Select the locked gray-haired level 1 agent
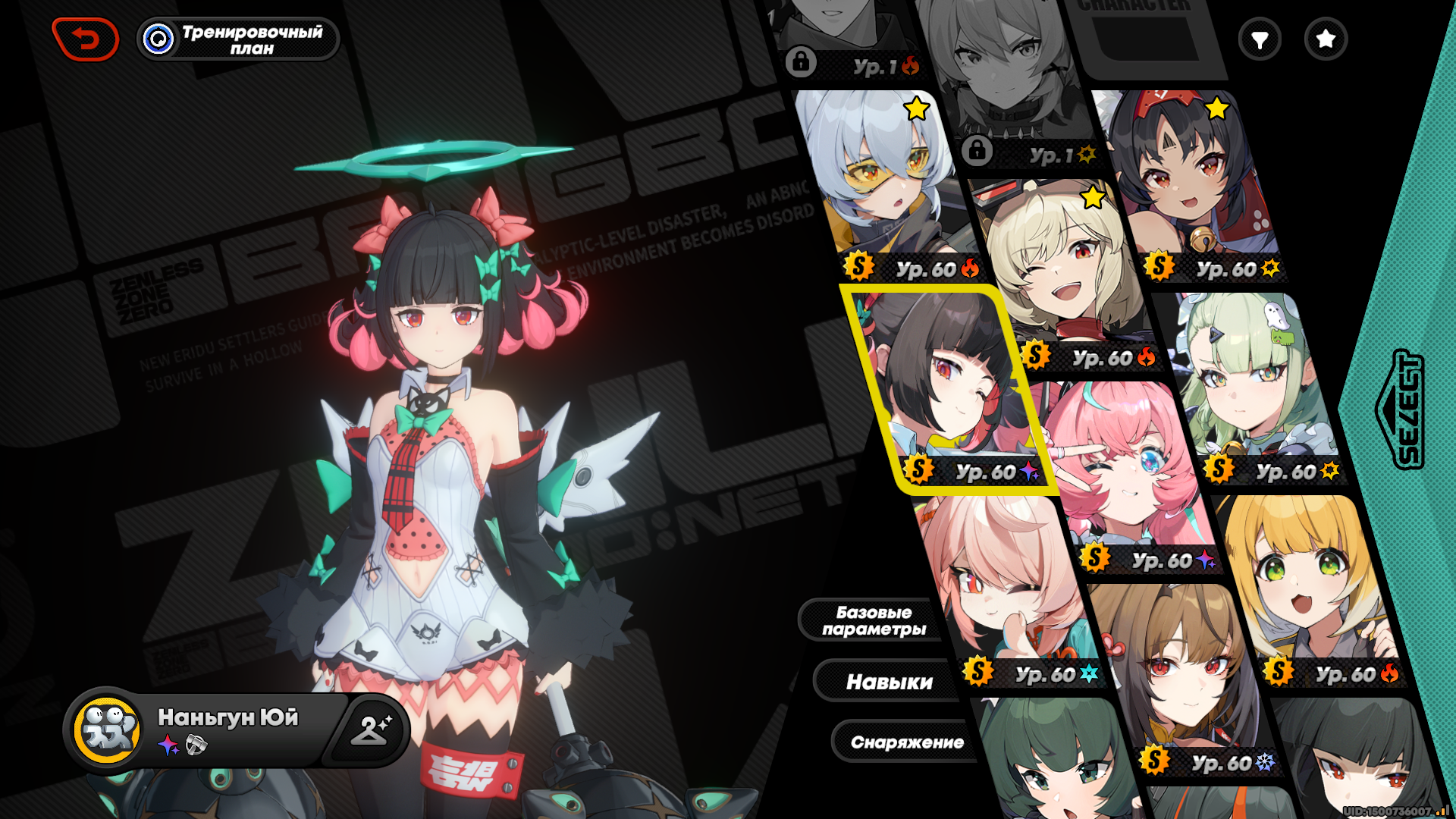This screenshot has height=819, width=1456. pyautogui.click(x=1009, y=83)
